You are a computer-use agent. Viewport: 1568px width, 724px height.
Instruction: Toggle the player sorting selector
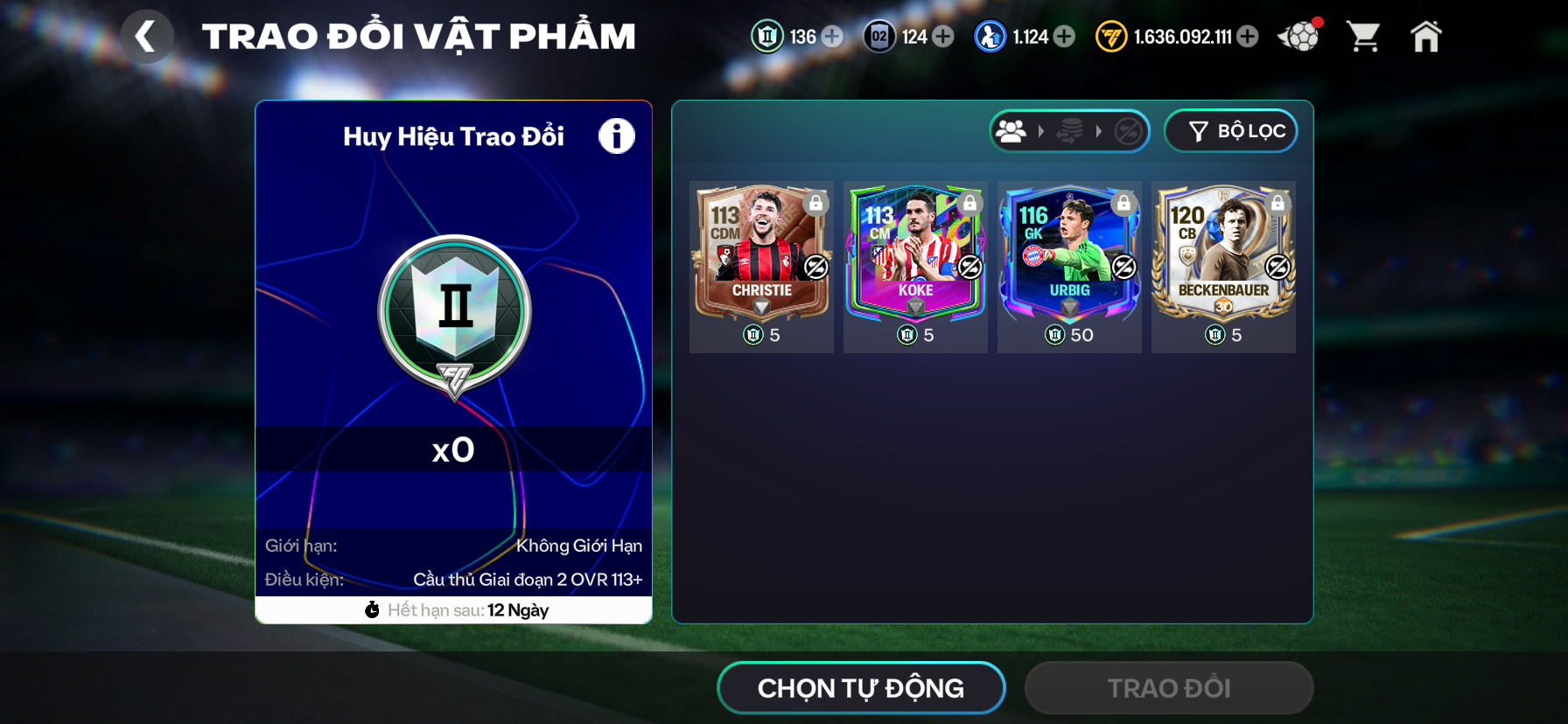point(1069,131)
